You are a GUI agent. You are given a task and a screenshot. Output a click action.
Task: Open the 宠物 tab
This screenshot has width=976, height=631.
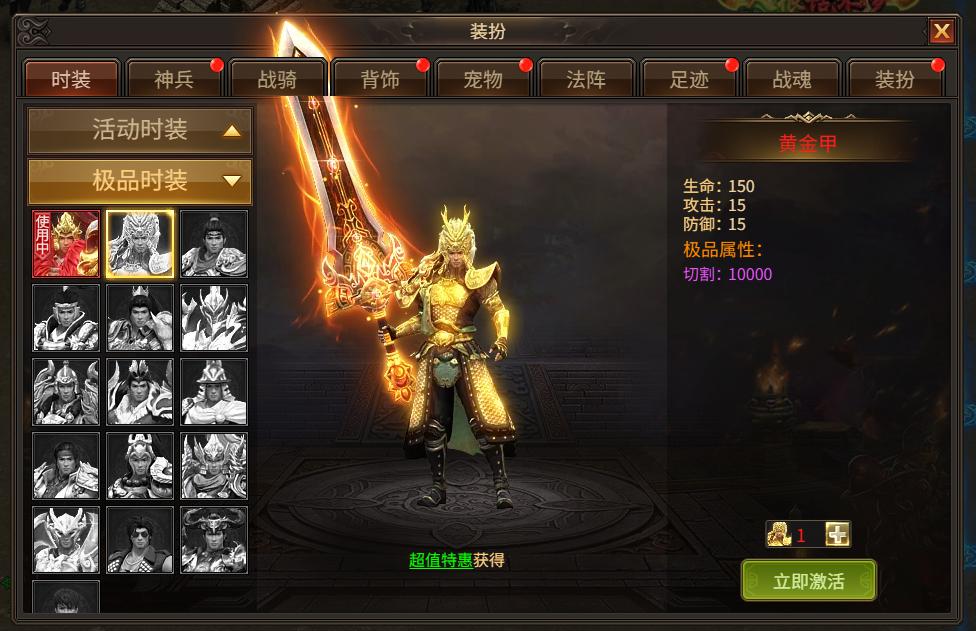coord(483,79)
